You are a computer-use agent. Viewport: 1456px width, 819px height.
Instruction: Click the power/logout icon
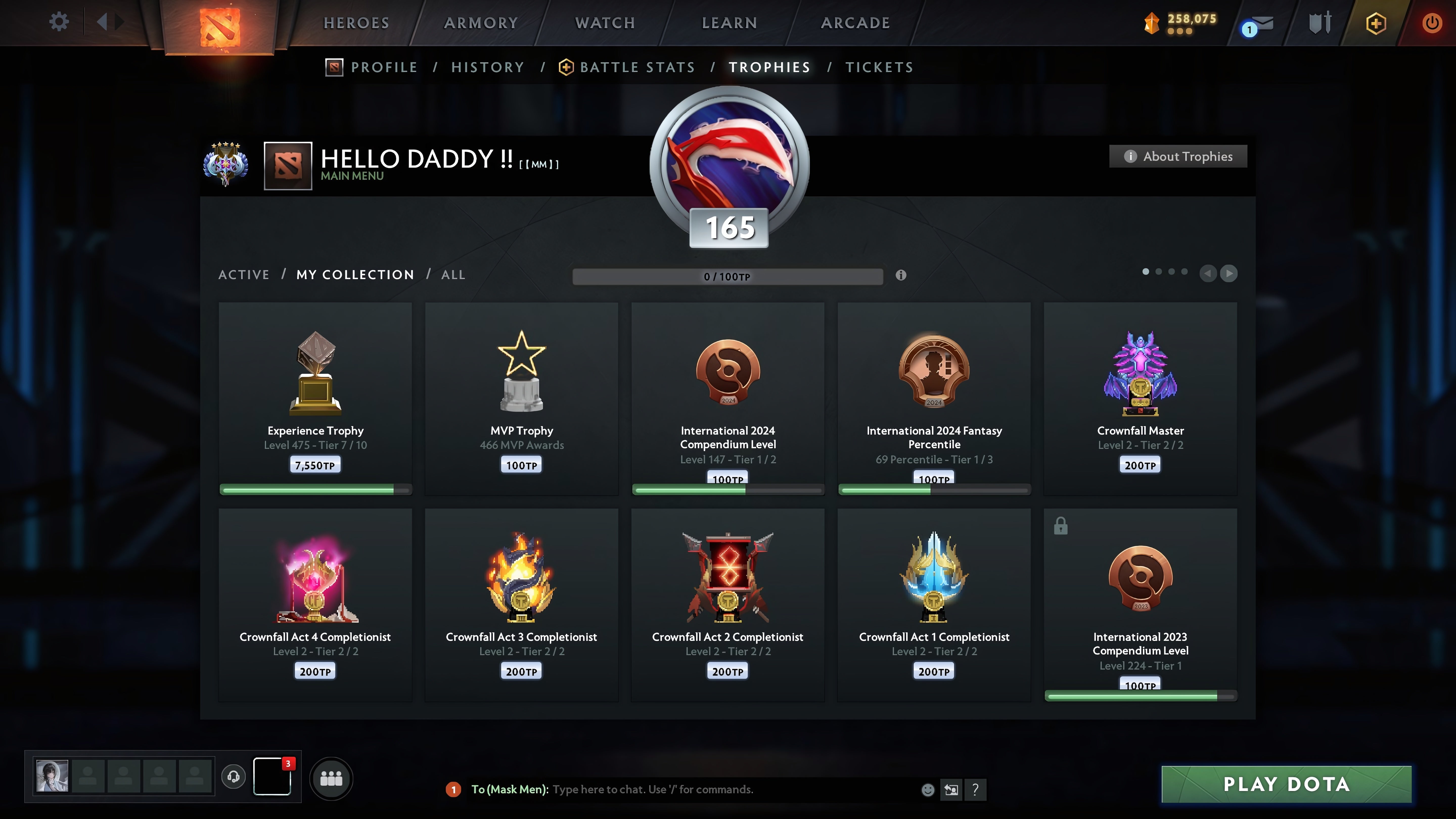coord(1432,22)
